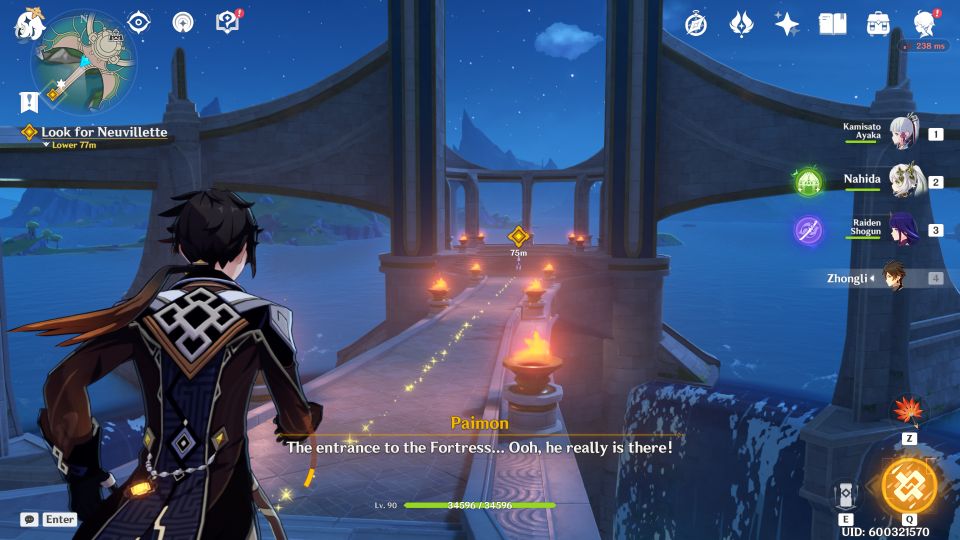Activate Zhongli's Elemental Burst
Screen dimensions: 960x540
(909, 485)
